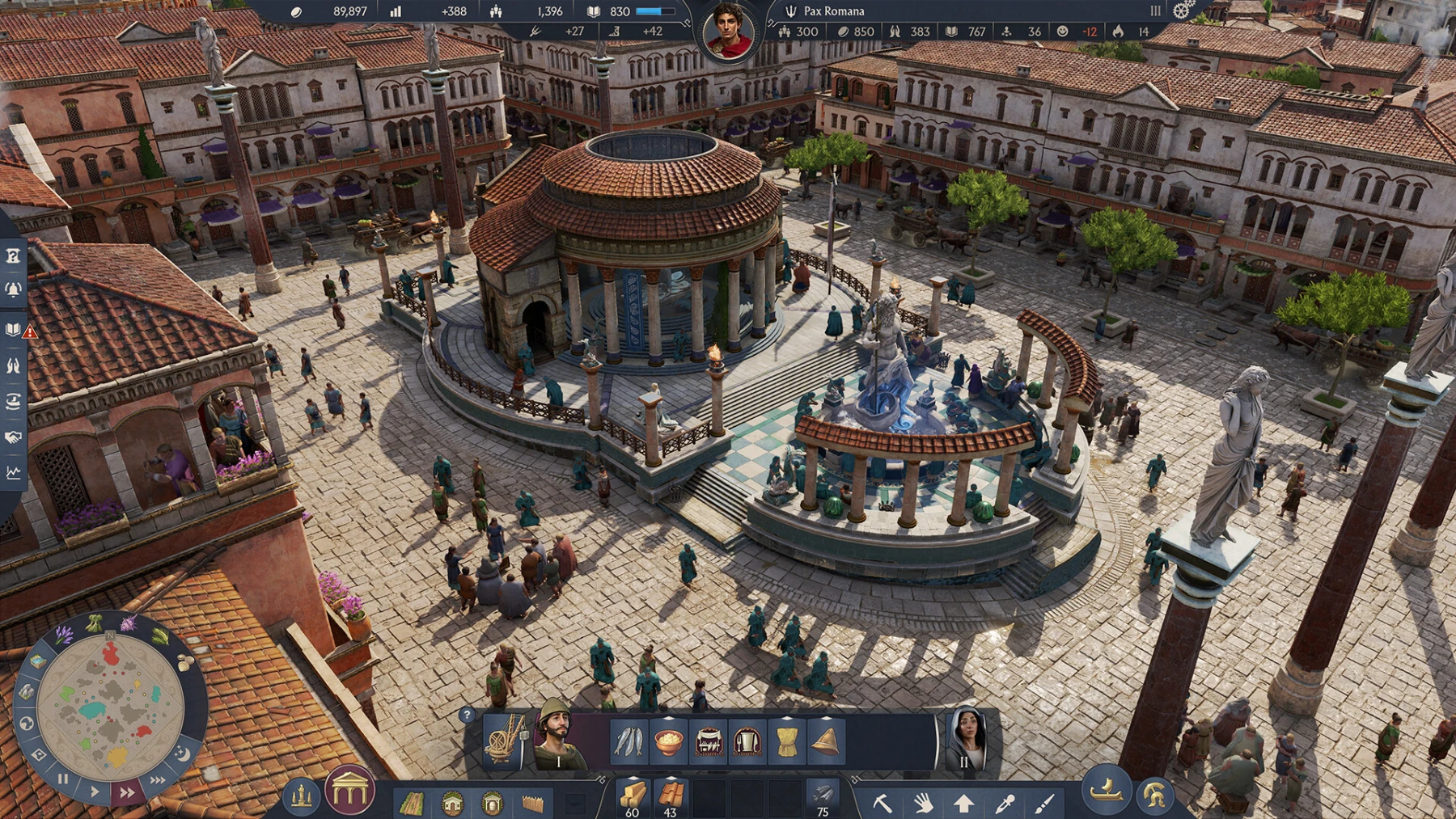
Task: Open the governor portrait at top center
Action: [729, 27]
